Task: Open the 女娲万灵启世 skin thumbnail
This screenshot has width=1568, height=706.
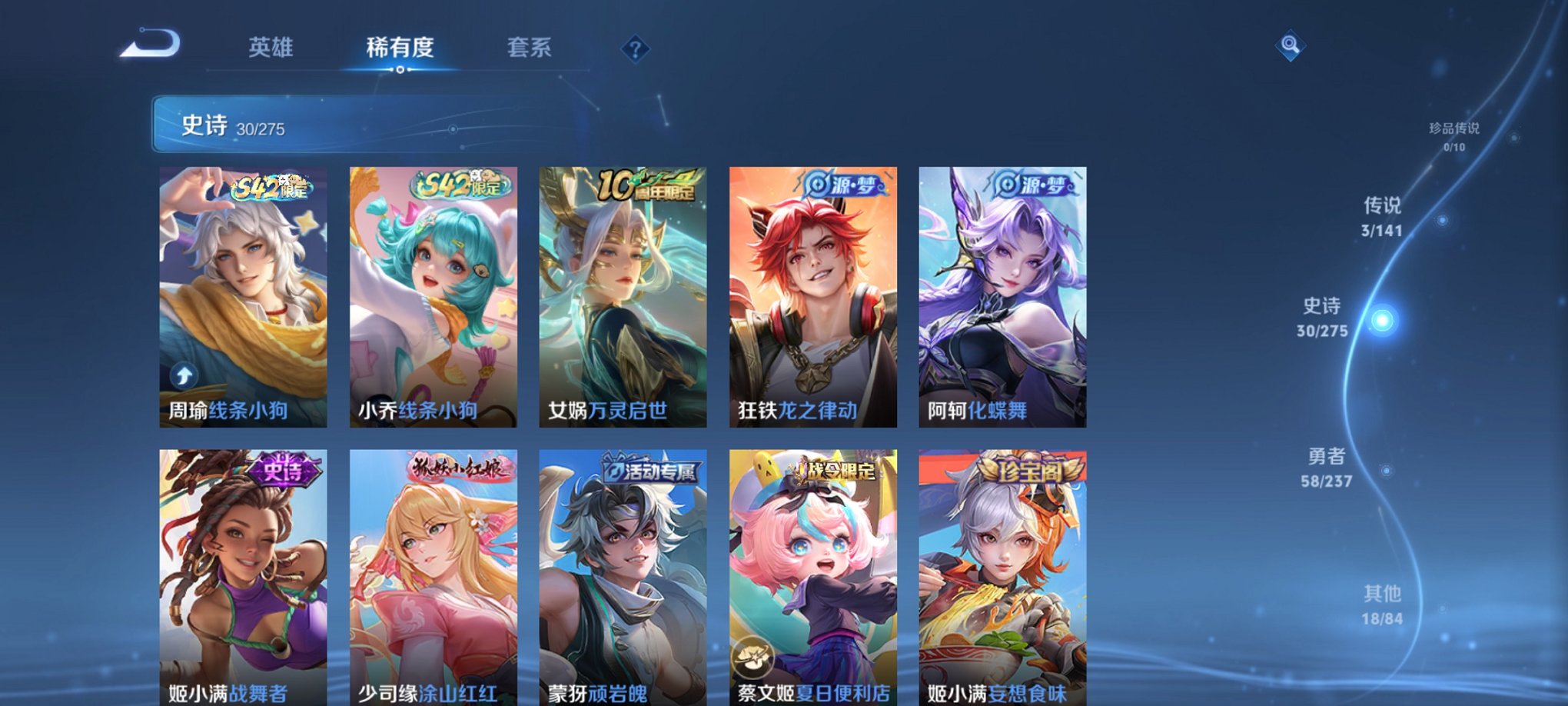Action: (621, 296)
